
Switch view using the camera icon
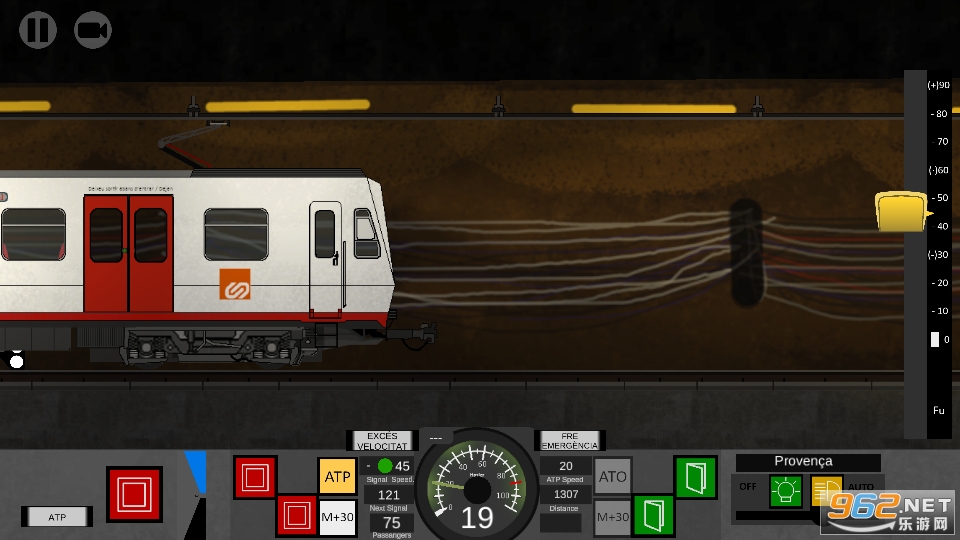(93, 30)
